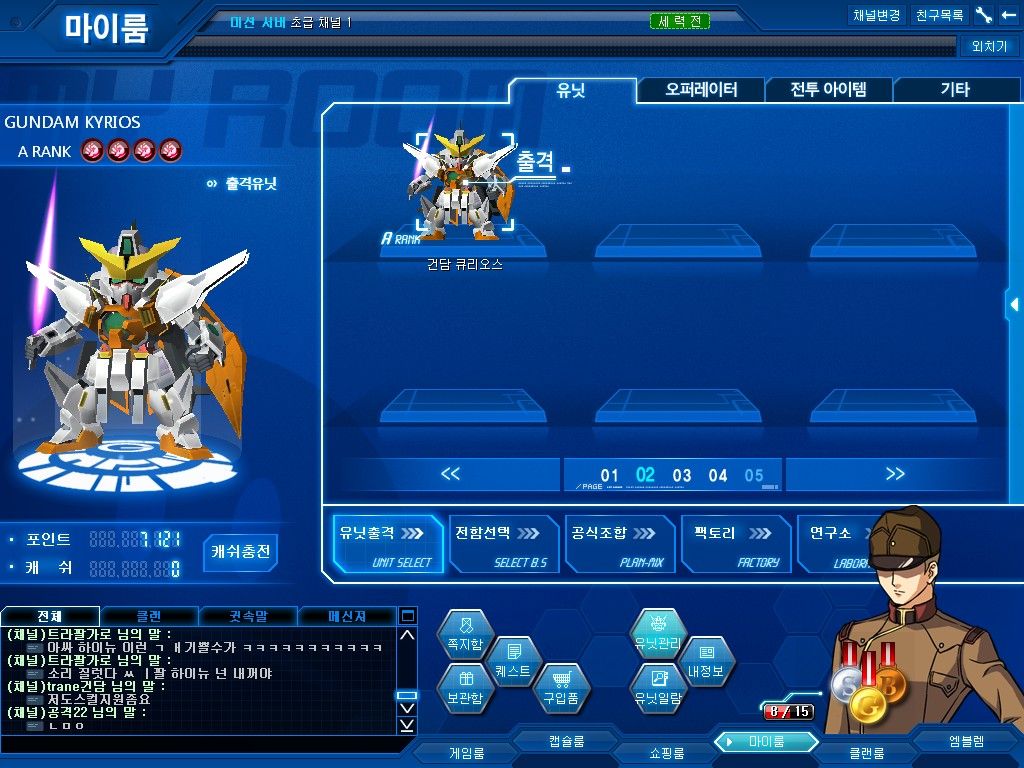Image resolution: width=1024 pixels, height=768 pixels.
Task: Open the 친구목록 friends list
Action: pyautogui.click(x=940, y=15)
